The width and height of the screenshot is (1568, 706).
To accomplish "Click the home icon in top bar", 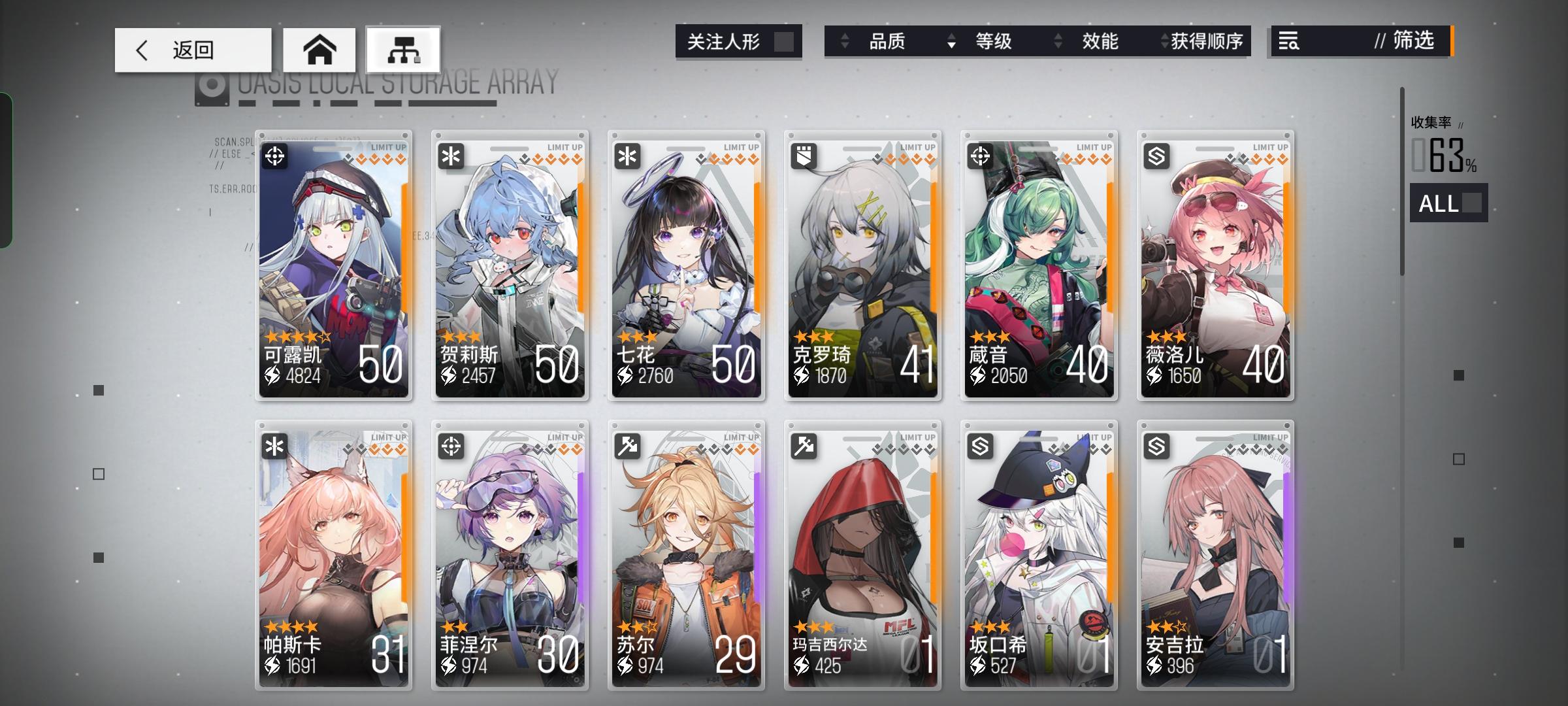I will tap(319, 49).
